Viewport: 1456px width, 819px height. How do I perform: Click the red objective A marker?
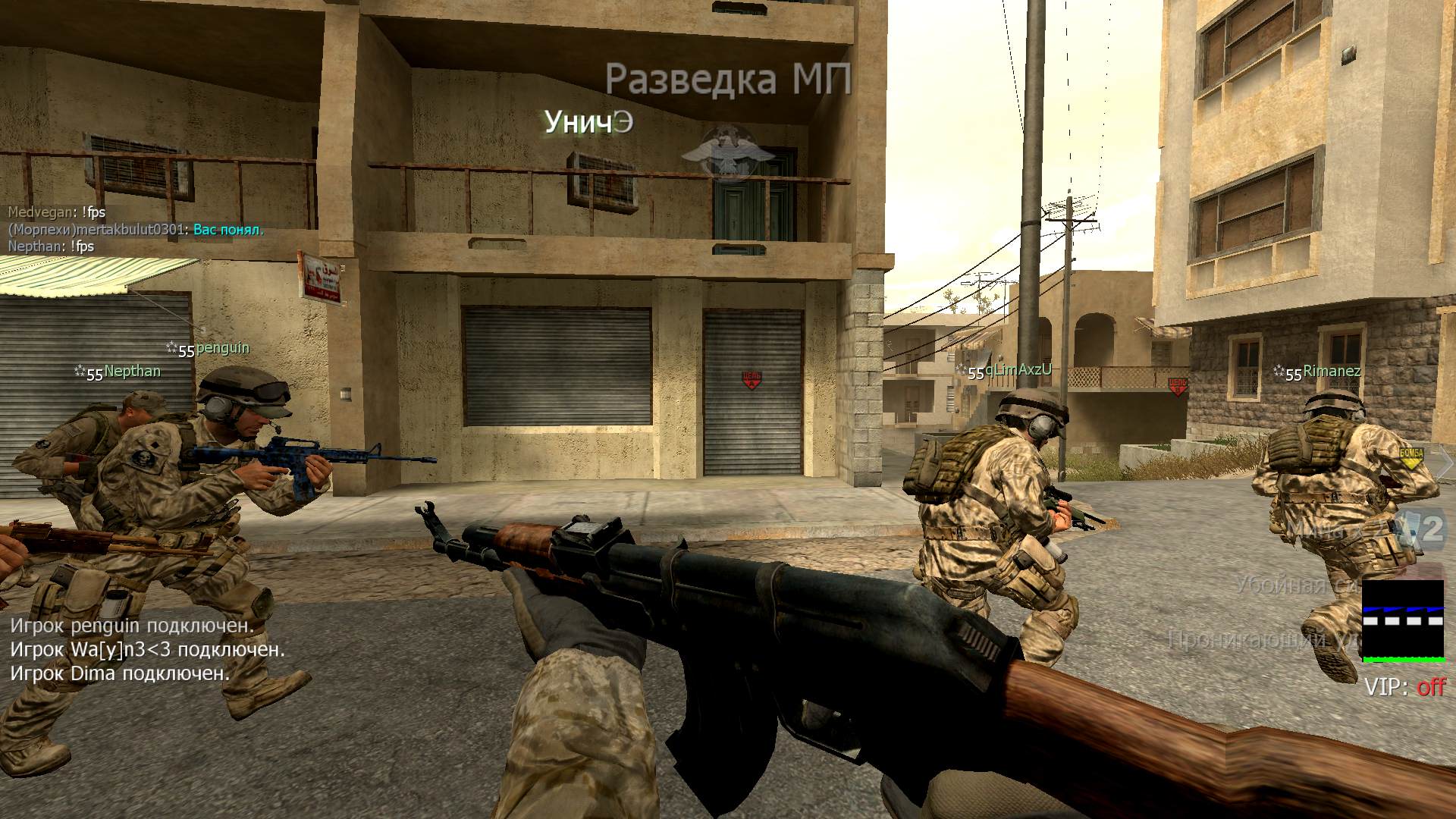(751, 381)
